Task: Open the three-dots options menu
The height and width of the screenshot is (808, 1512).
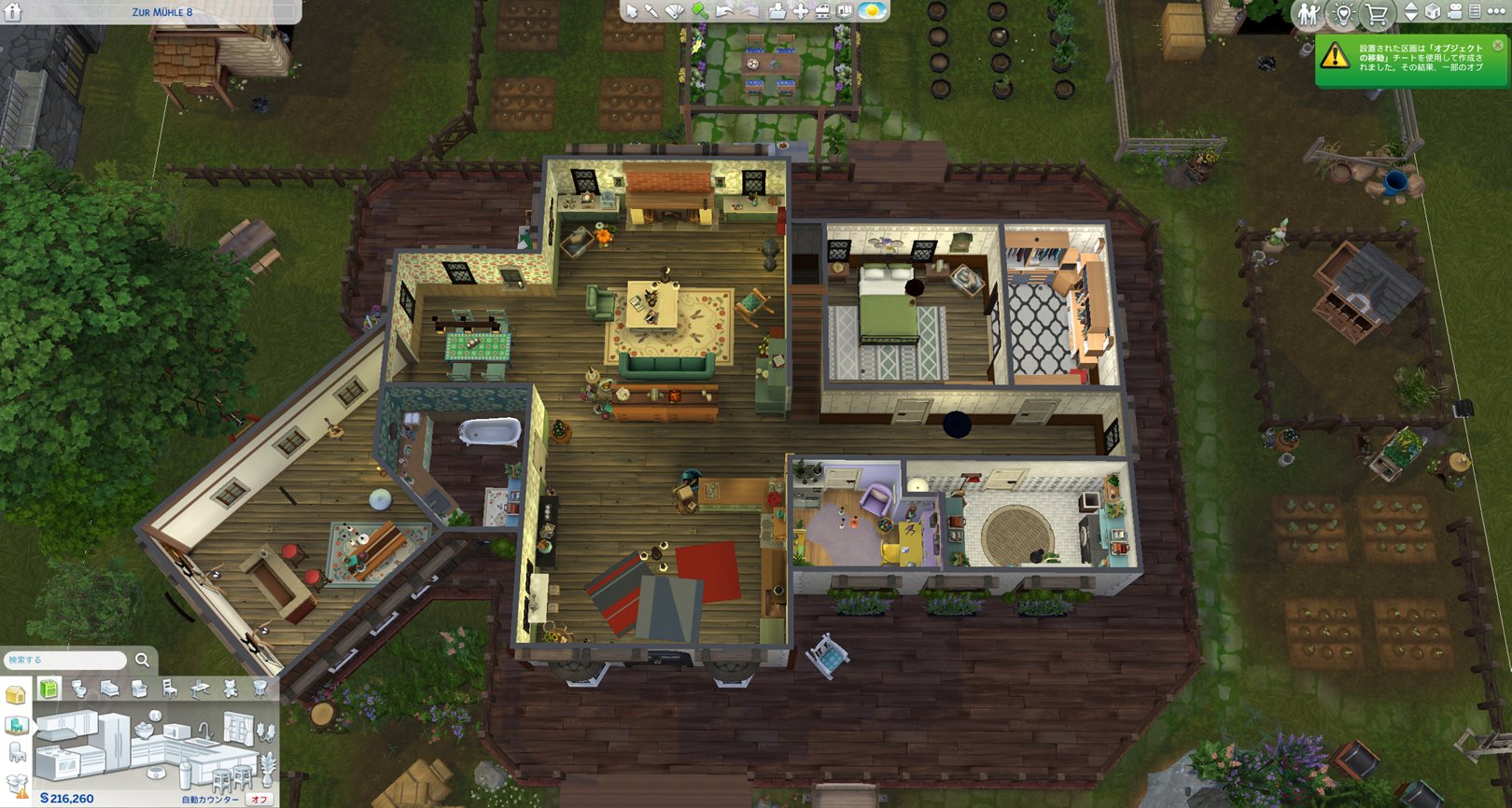Action: [1496, 12]
